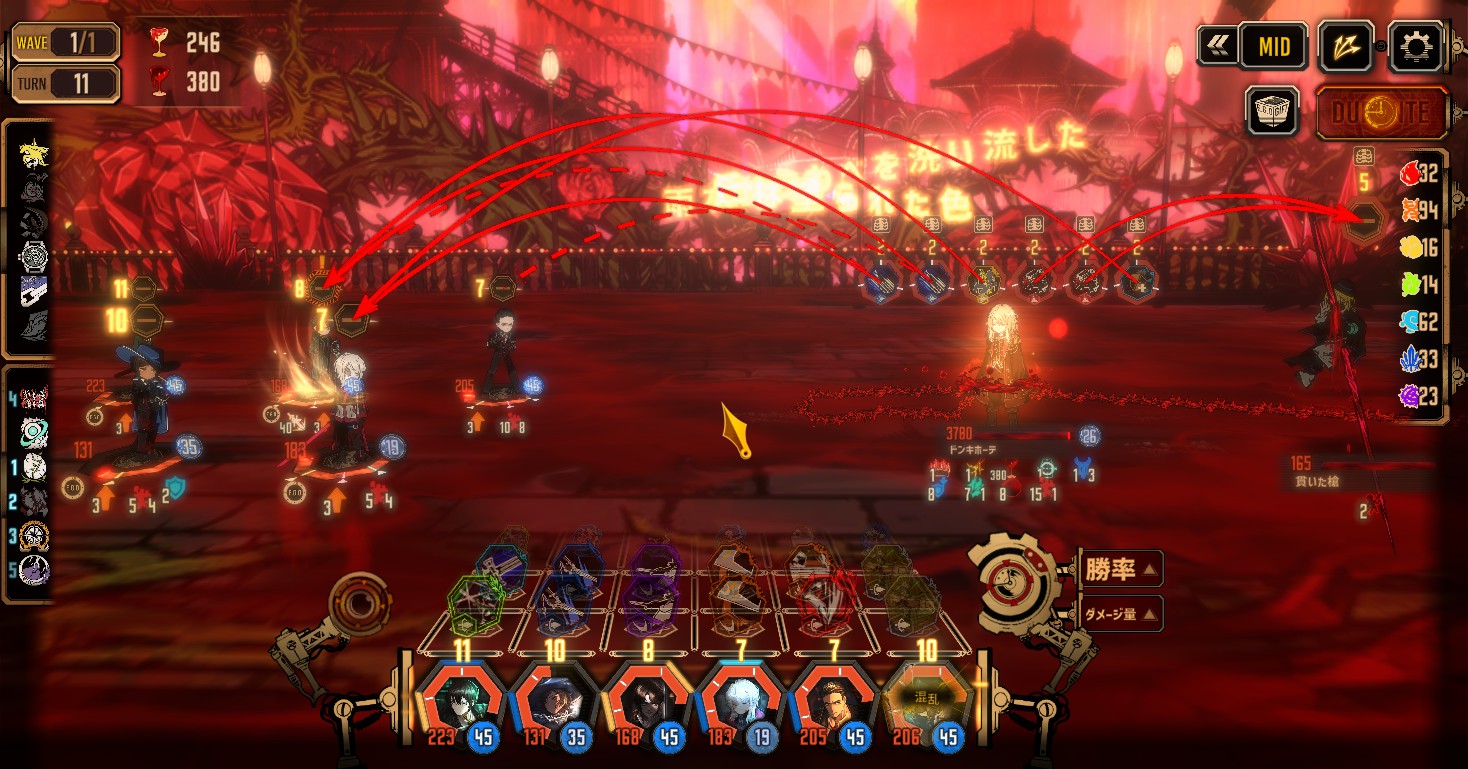Screen dimensions: 1468x769
Task: Start combat with the clock button
Action: (1381, 111)
